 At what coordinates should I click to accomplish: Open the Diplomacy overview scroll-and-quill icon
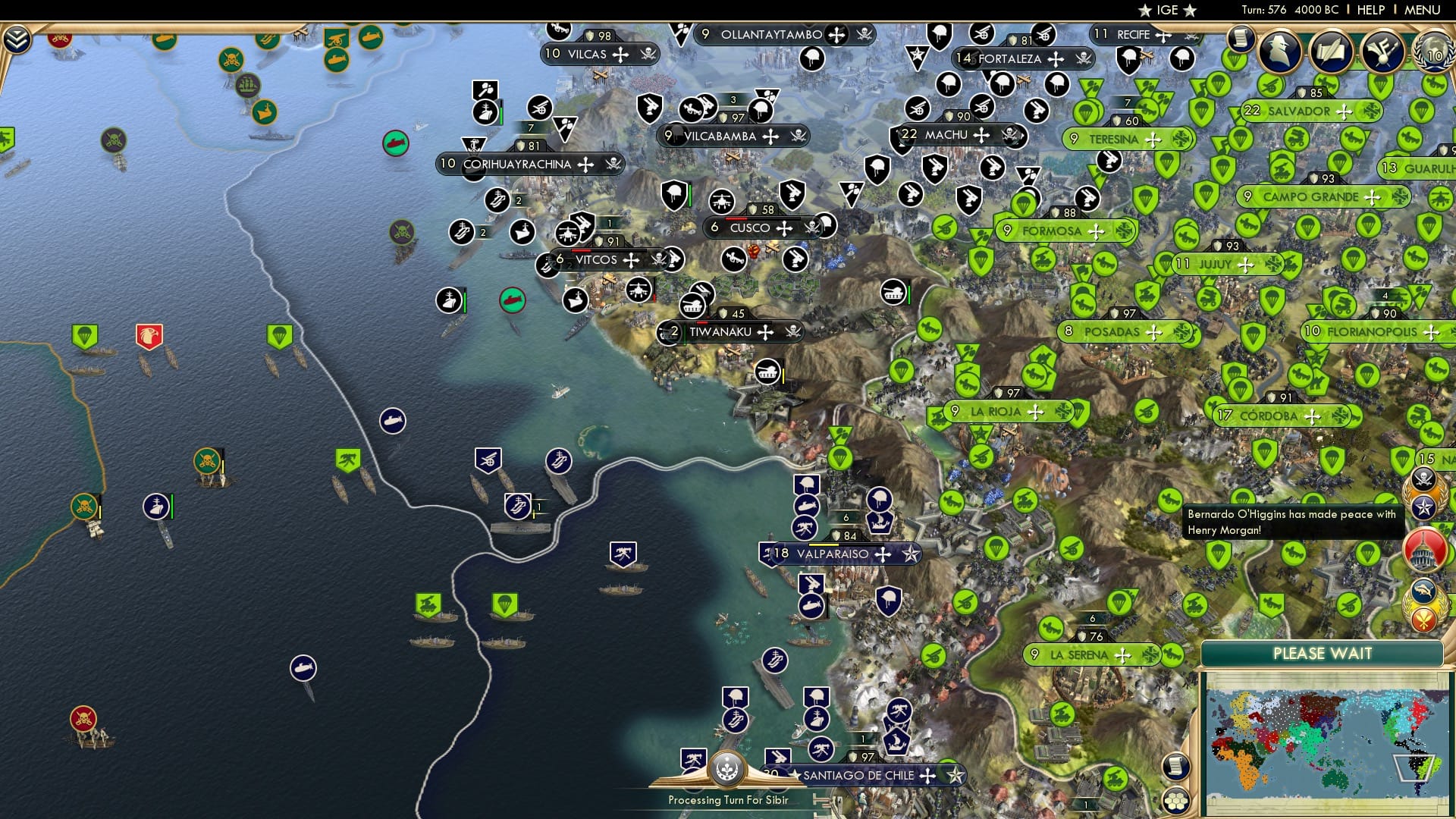(x=1332, y=51)
